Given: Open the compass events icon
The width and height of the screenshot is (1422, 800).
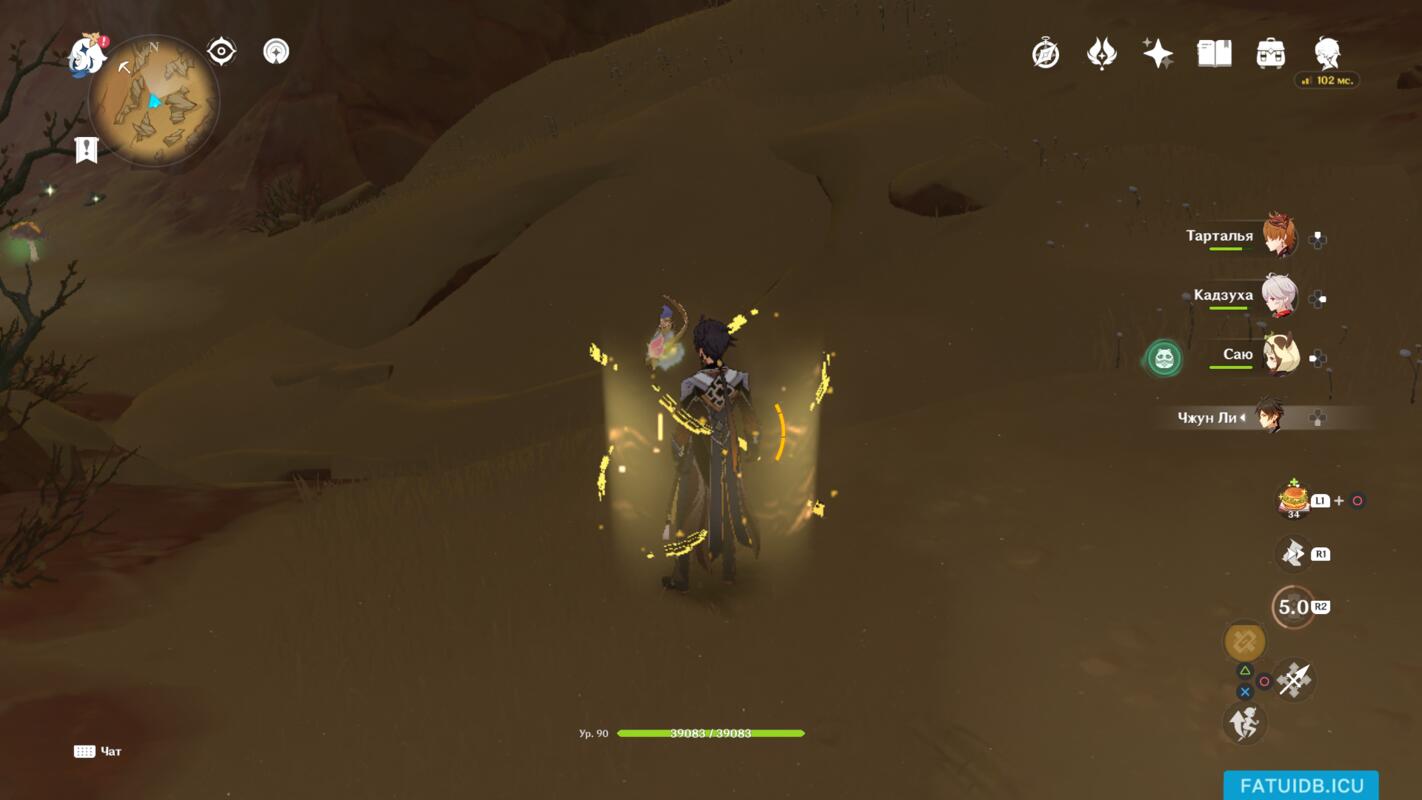Looking at the screenshot, I should [1046, 53].
